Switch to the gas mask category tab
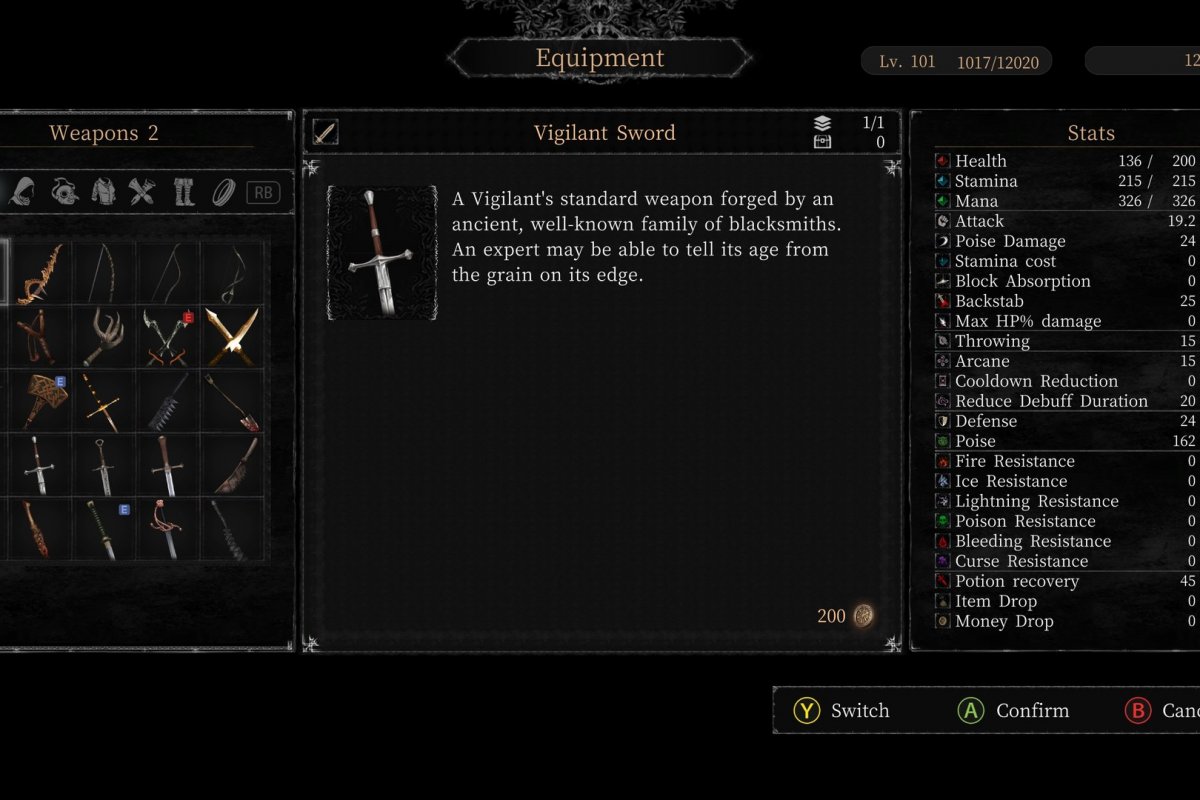Screen dimensions: 1200x800 pos(64,191)
